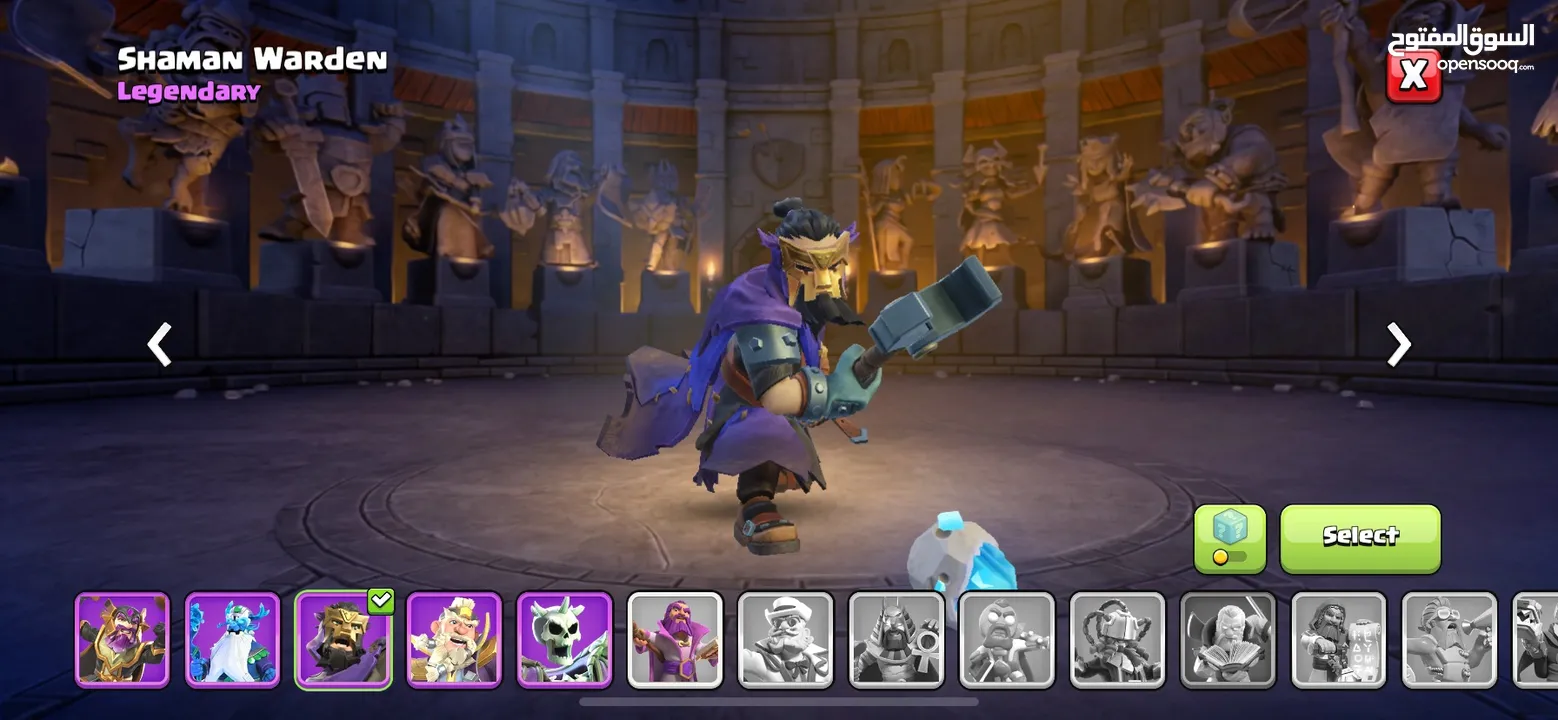1558x720 pixels.
Task: Close the skin viewer with the red X
Action: coord(1413,76)
